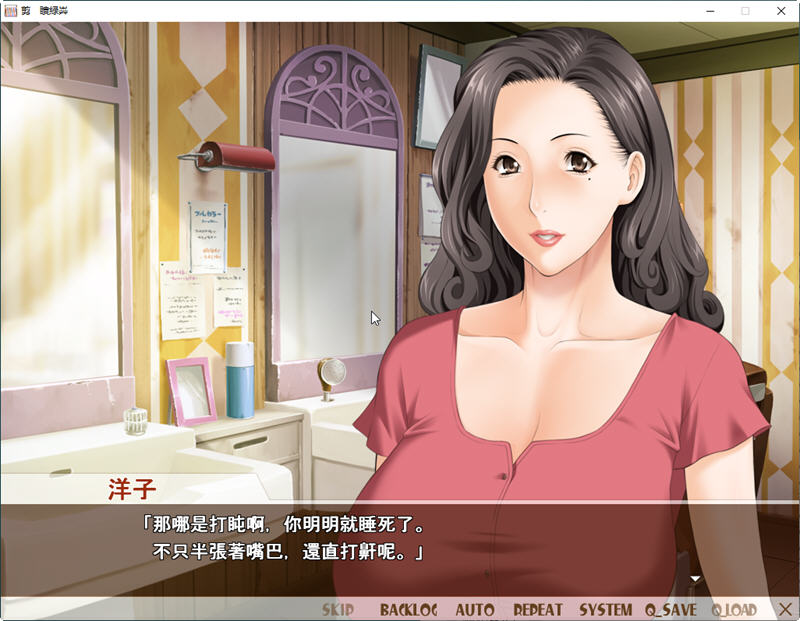Viewport: 800px width, 621px height.
Task: Toggle AUTO text advance mode
Action: 475,609
